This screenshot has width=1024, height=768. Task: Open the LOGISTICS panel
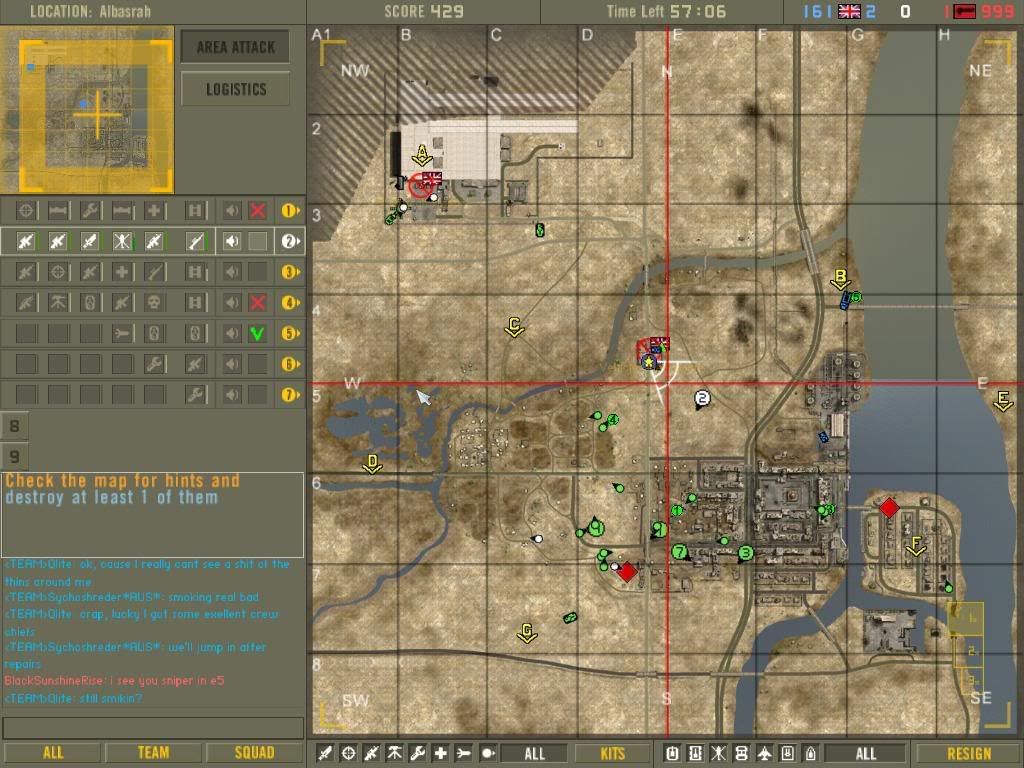[235, 89]
